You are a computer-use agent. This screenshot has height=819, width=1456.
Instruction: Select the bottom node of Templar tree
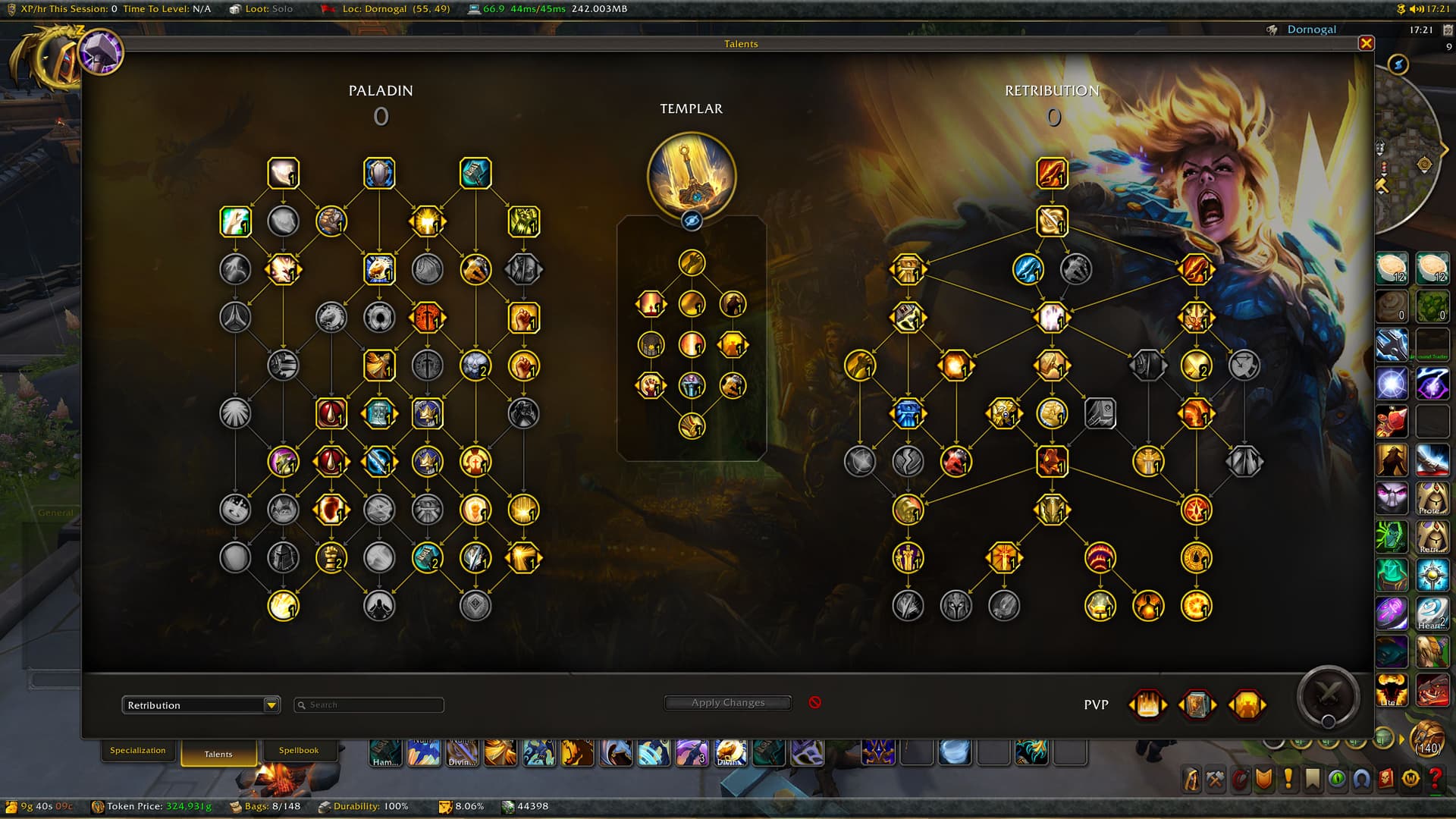pyautogui.click(x=691, y=426)
